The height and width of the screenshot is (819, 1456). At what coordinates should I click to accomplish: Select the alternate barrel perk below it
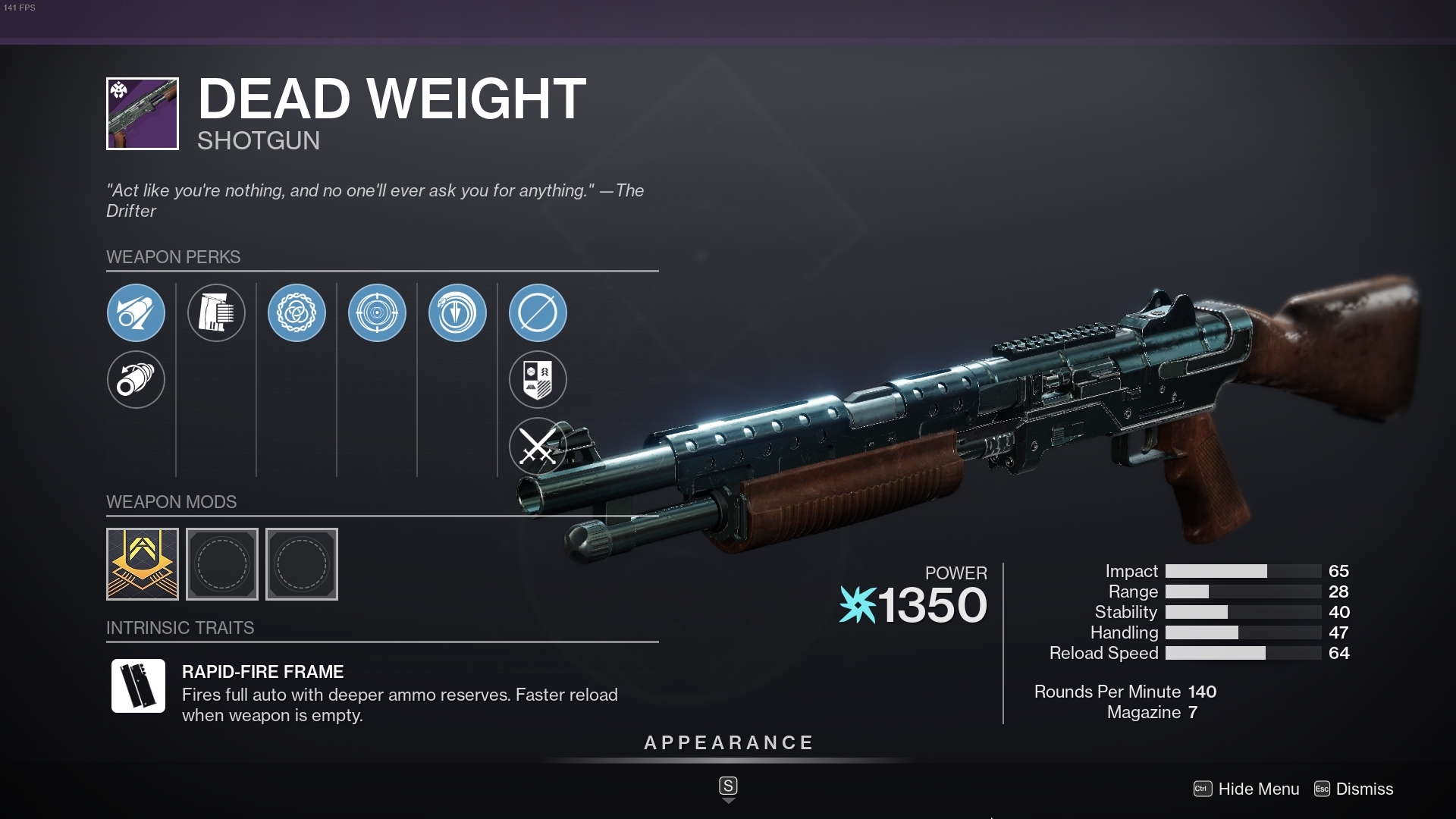pos(137,380)
